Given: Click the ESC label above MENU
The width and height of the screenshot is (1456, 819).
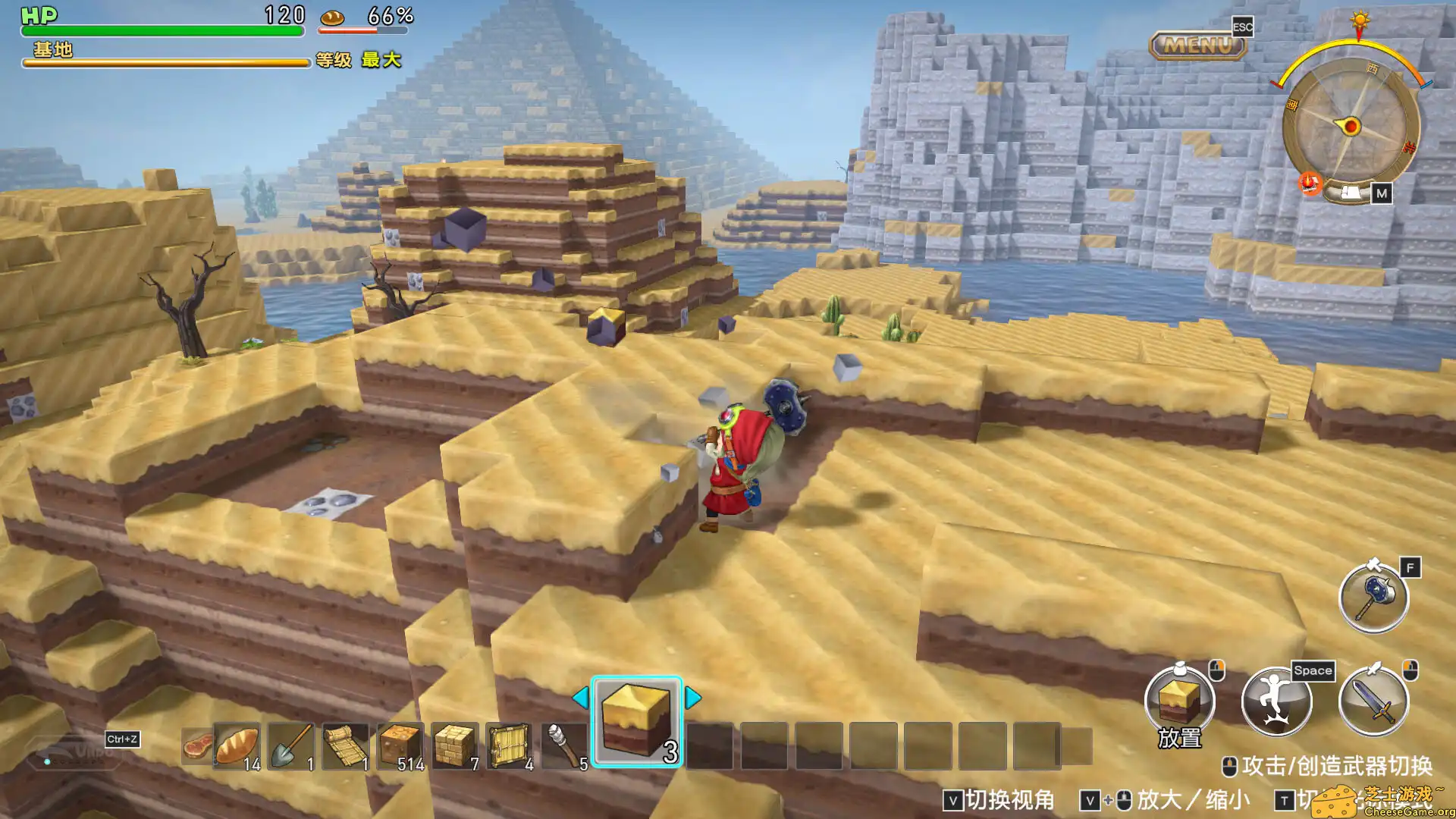Looking at the screenshot, I should [x=1244, y=27].
